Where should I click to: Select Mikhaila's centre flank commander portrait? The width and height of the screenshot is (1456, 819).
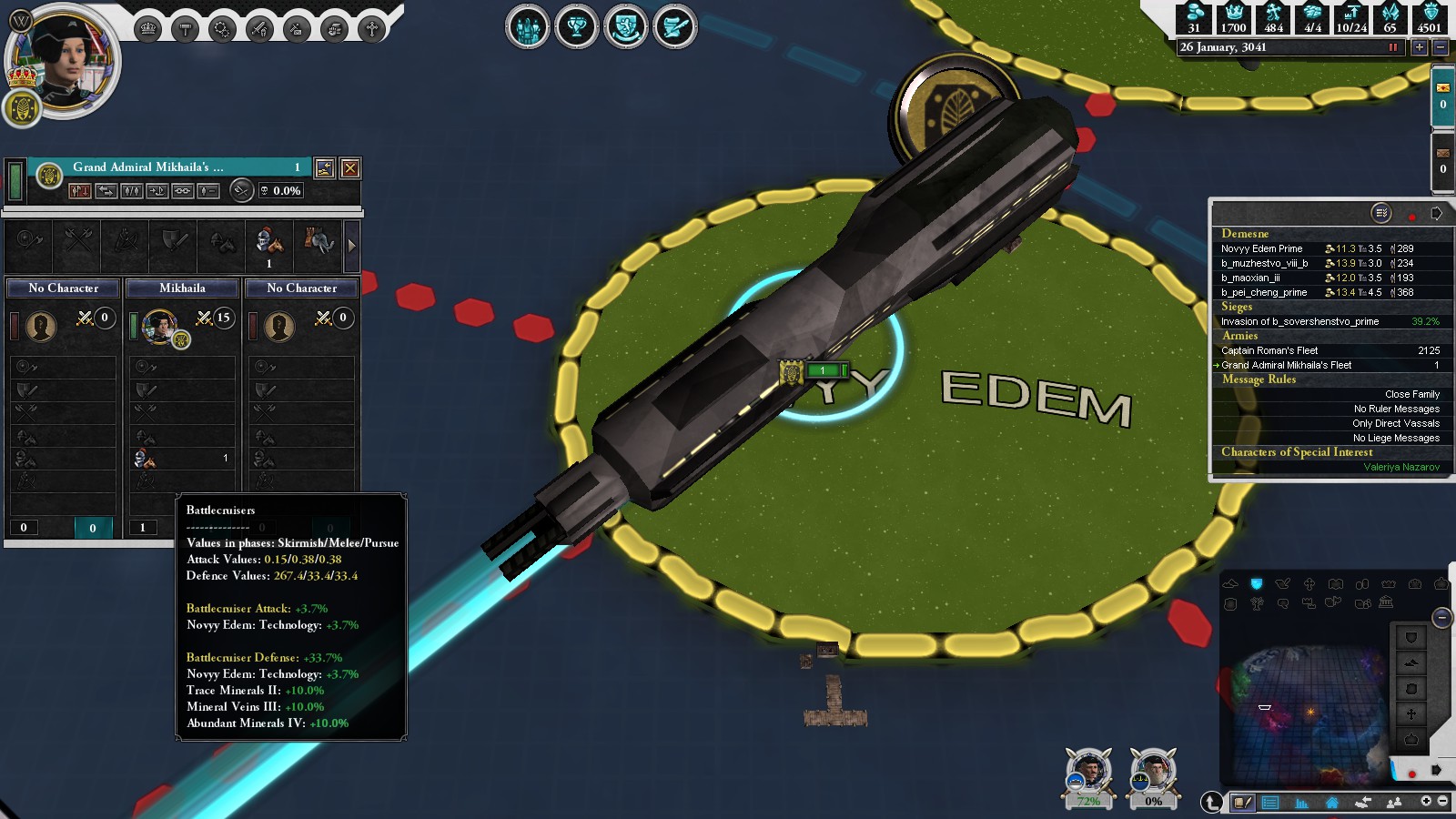159,326
